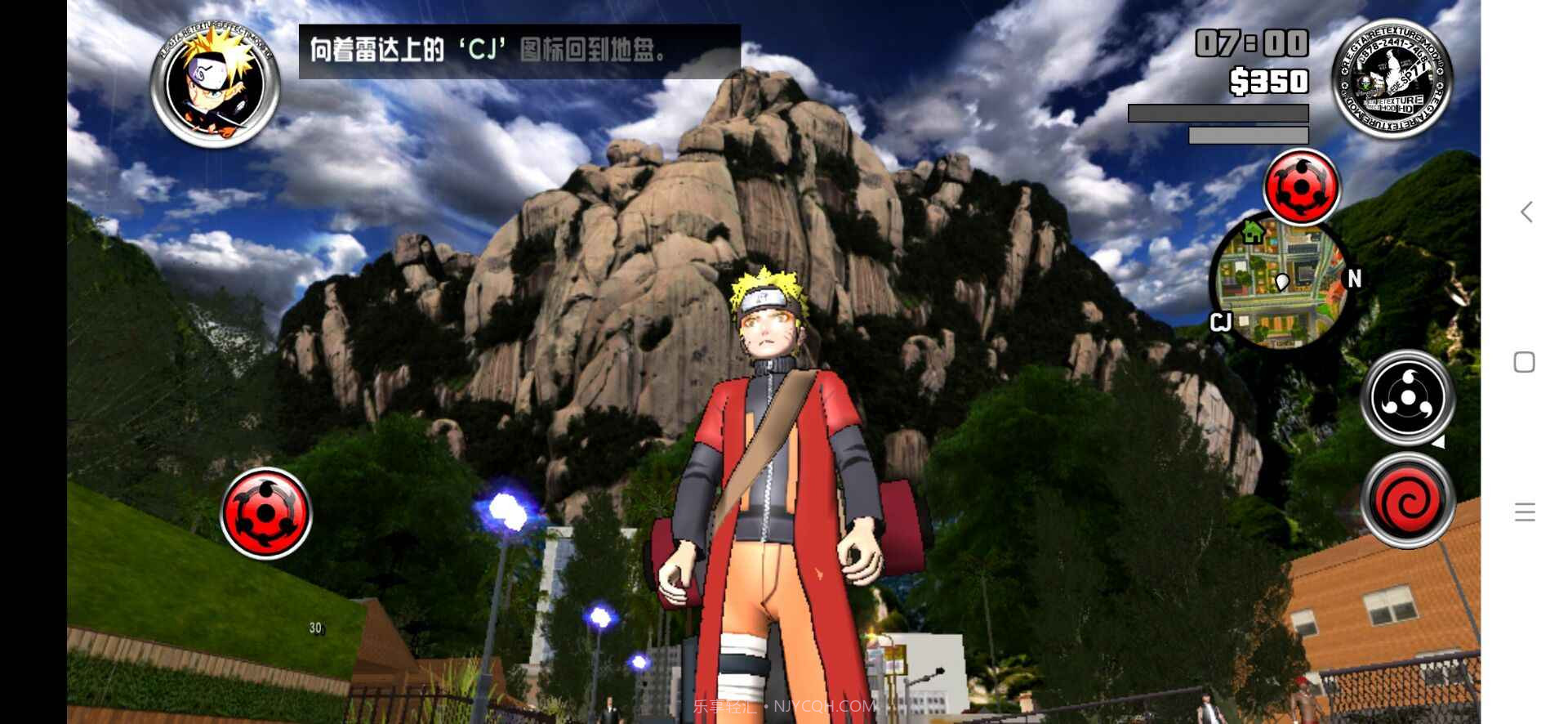Tap the GTA Retexture Mod badge top right
The image size is (1568, 724).
(1392, 78)
